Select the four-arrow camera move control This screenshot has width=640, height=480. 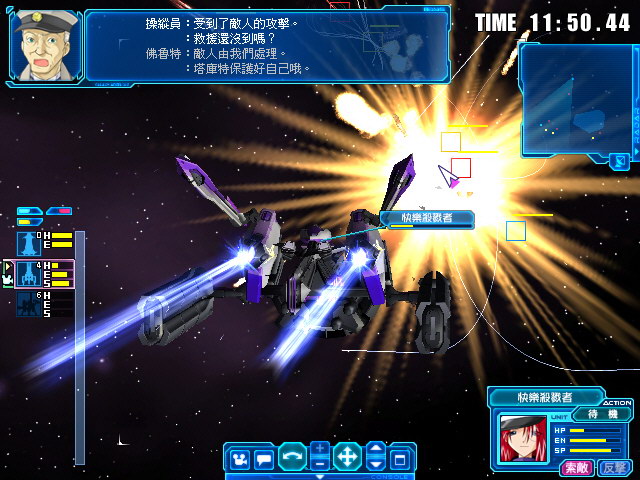pyautogui.click(x=347, y=458)
